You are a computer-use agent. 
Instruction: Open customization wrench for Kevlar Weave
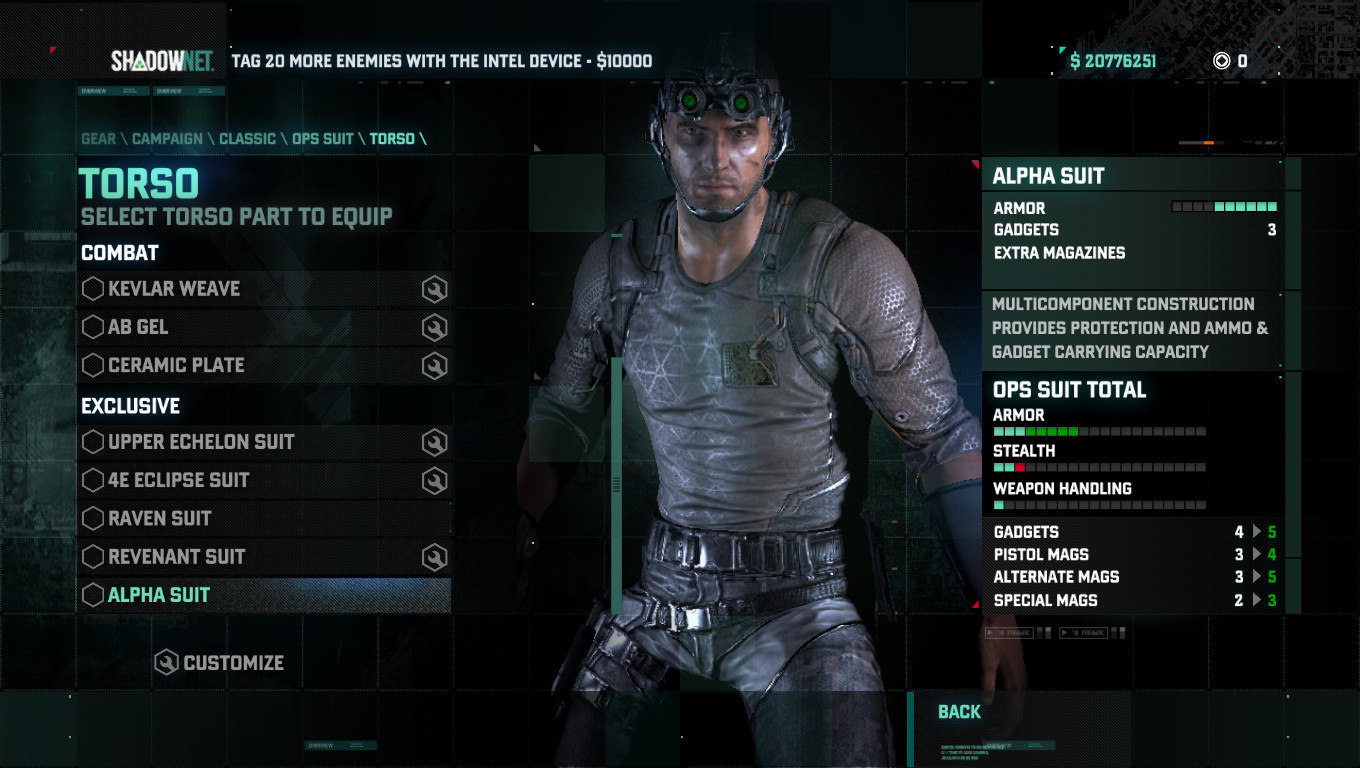(x=433, y=288)
